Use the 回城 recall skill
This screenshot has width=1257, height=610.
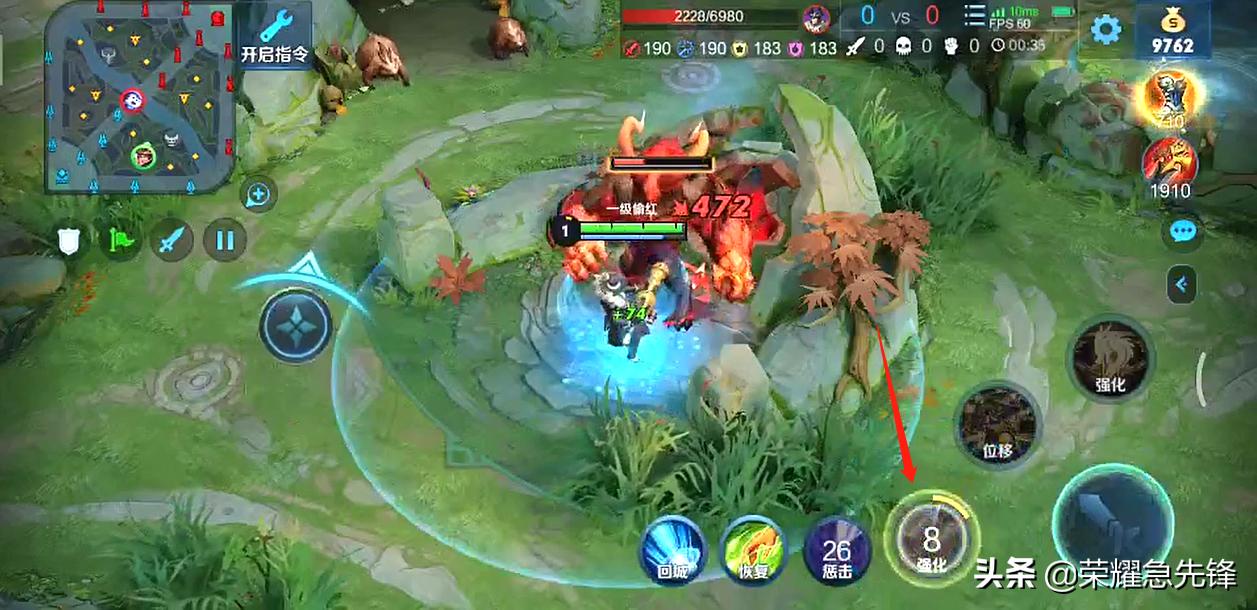tap(673, 548)
